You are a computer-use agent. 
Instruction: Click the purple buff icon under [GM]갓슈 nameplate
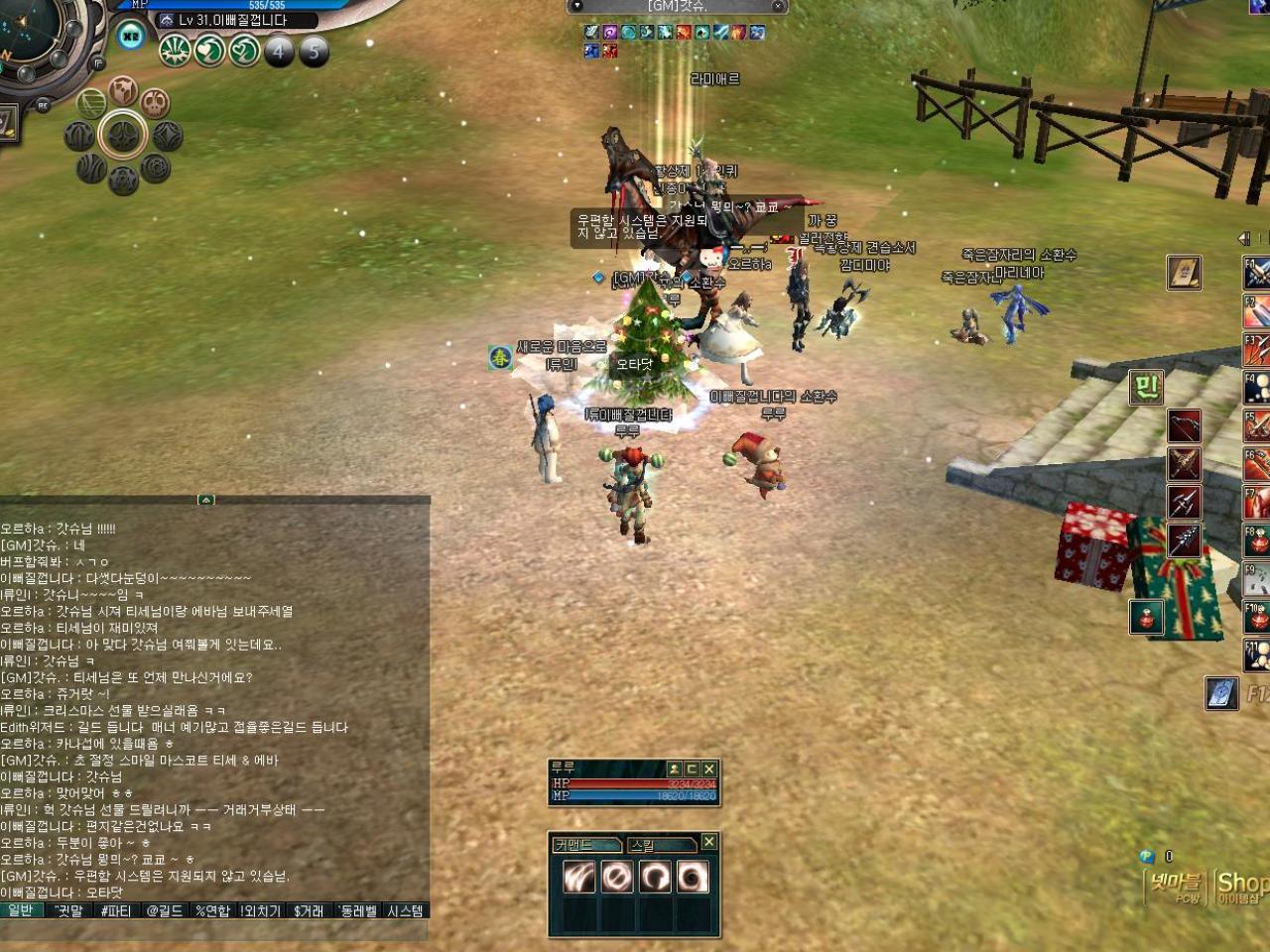pos(609,33)
